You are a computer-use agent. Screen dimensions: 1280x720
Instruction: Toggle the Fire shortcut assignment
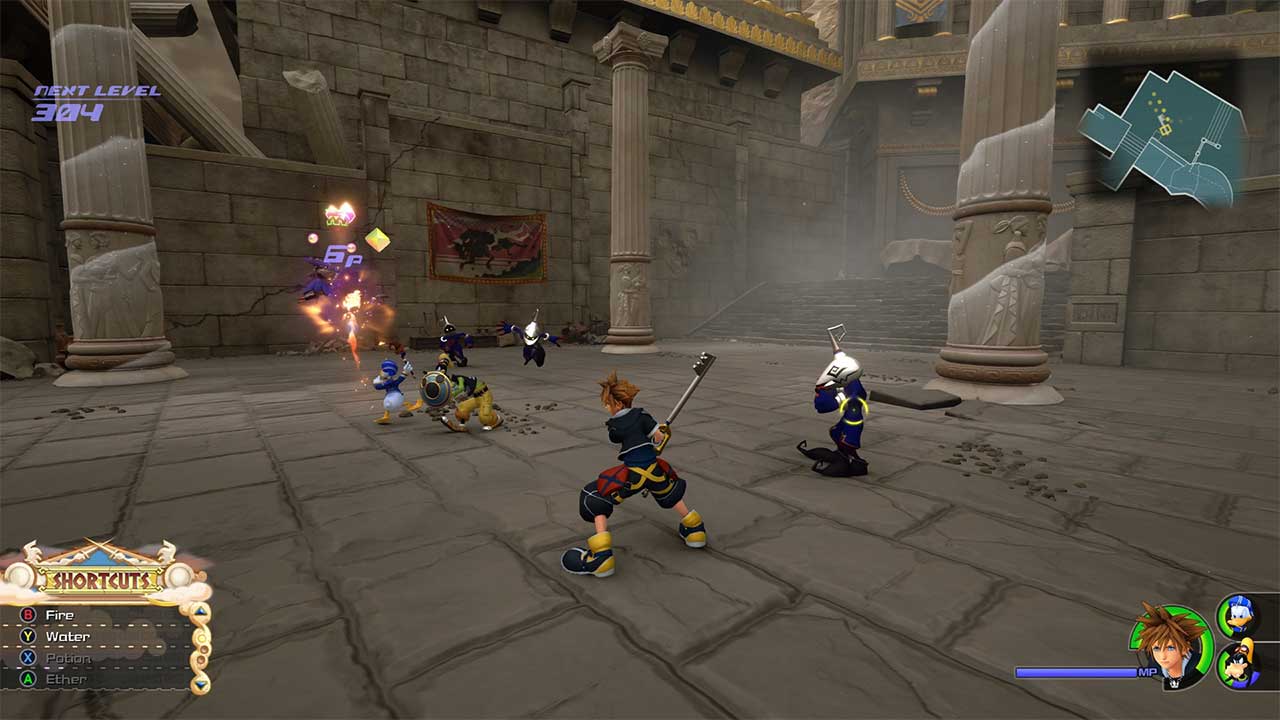pos(60,613)
